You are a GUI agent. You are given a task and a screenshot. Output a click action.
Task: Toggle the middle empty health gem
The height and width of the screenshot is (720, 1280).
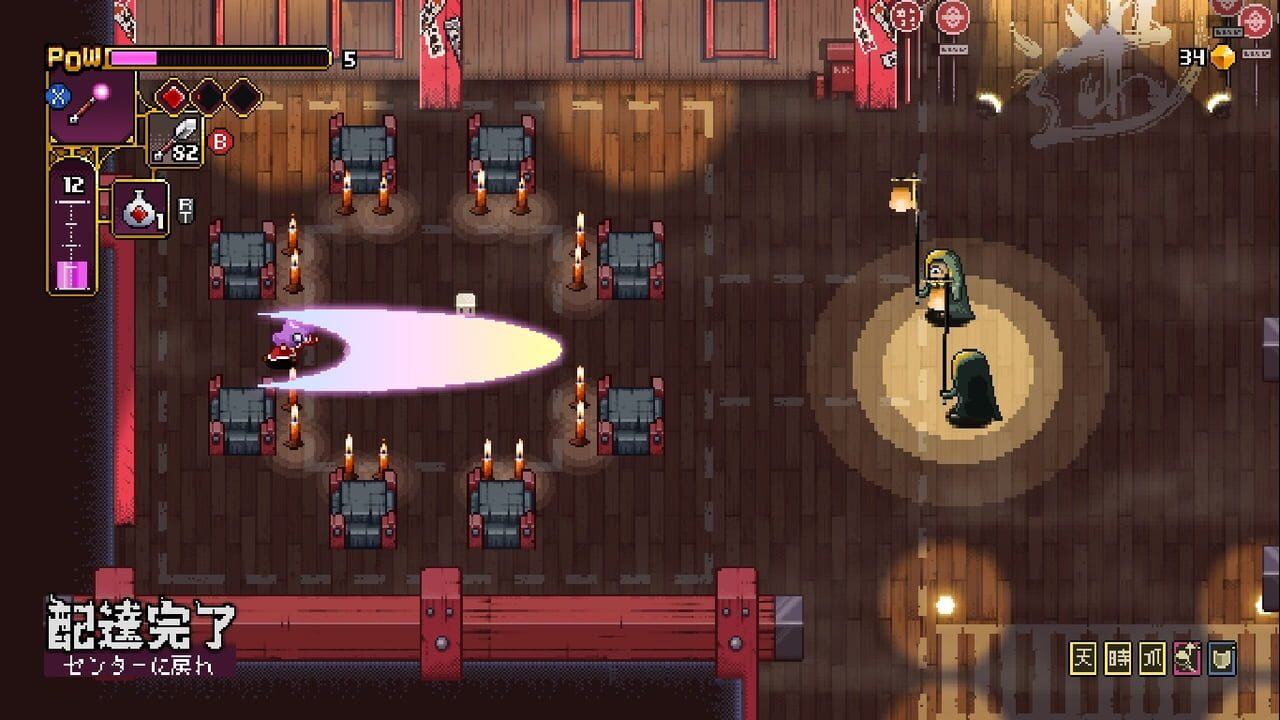(206, 97)
